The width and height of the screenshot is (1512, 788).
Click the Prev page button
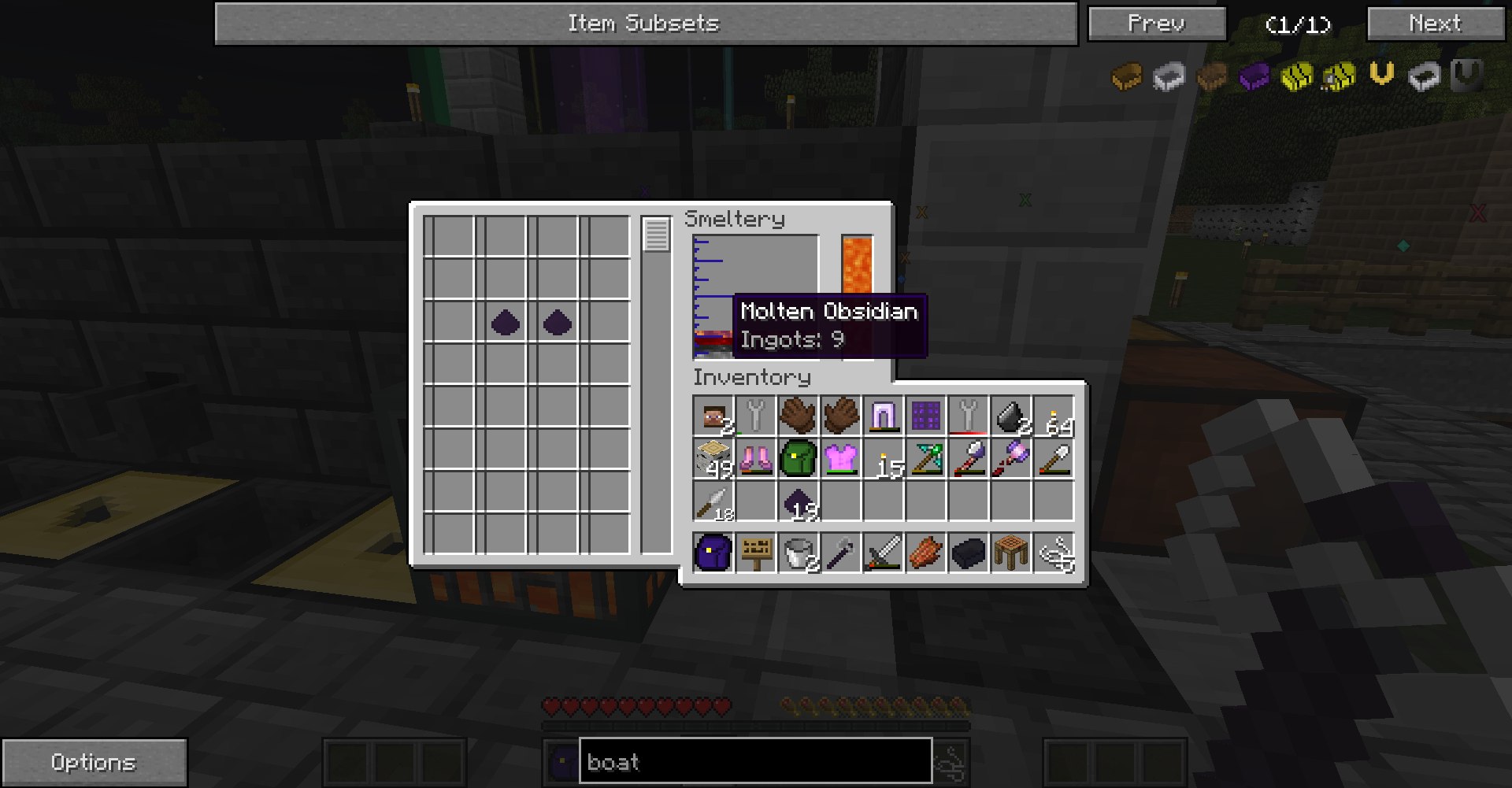[1157, 23]
